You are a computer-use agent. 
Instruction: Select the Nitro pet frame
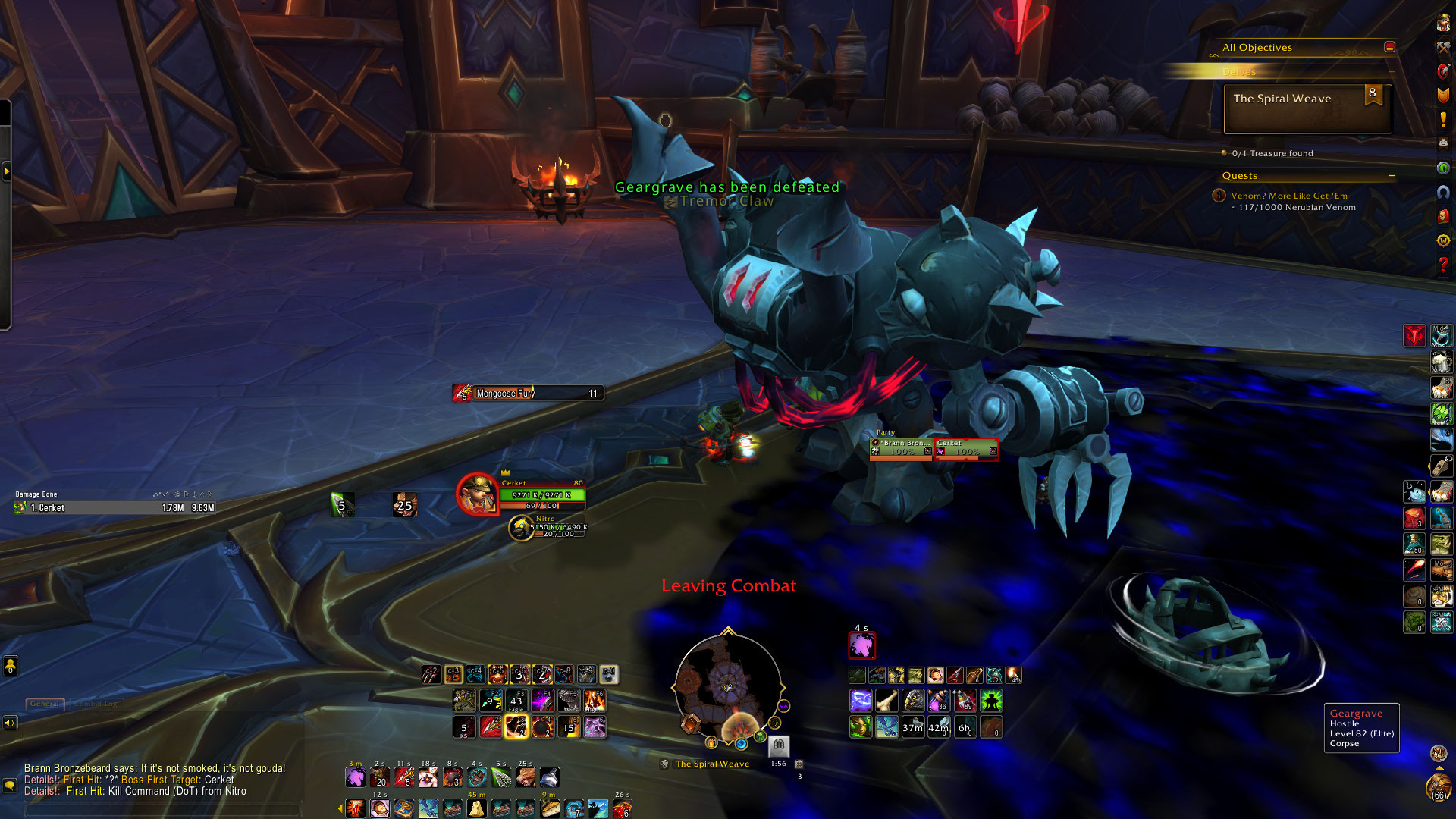coord(521,528)
